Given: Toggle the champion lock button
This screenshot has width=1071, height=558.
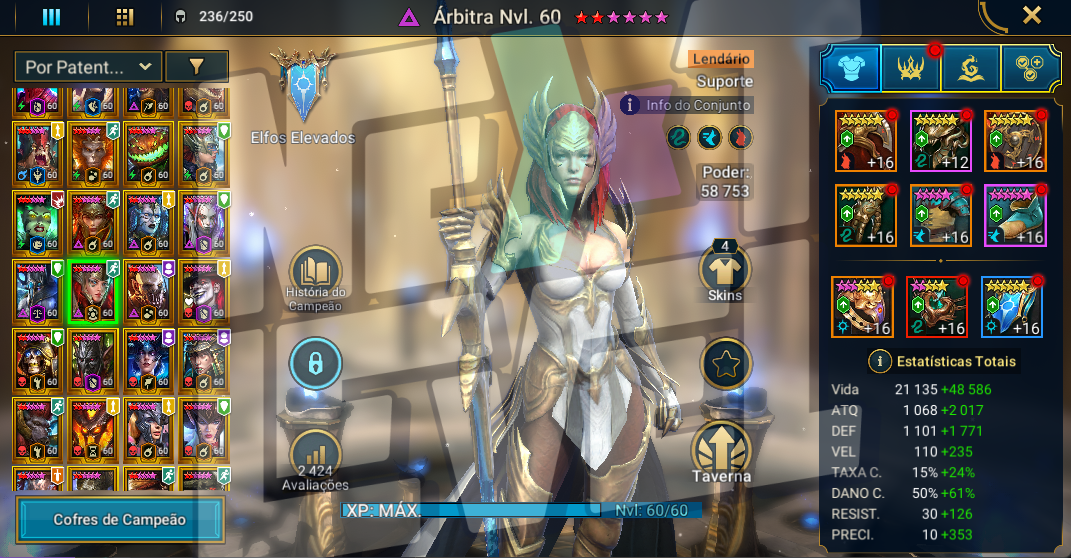Looking at the screenshot, I should (316, 366).
